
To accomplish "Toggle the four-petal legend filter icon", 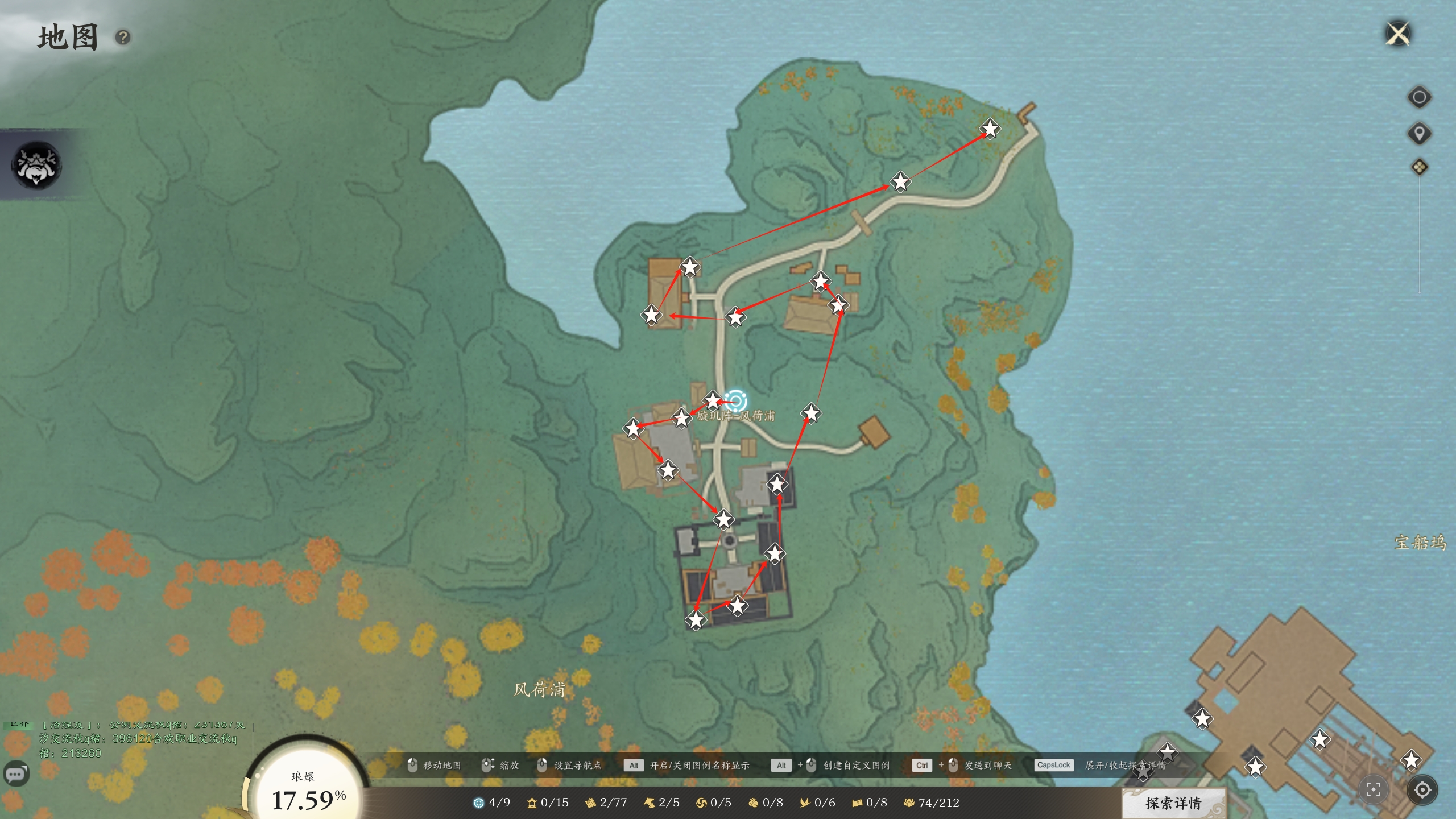I will (x=1419, y=167).
